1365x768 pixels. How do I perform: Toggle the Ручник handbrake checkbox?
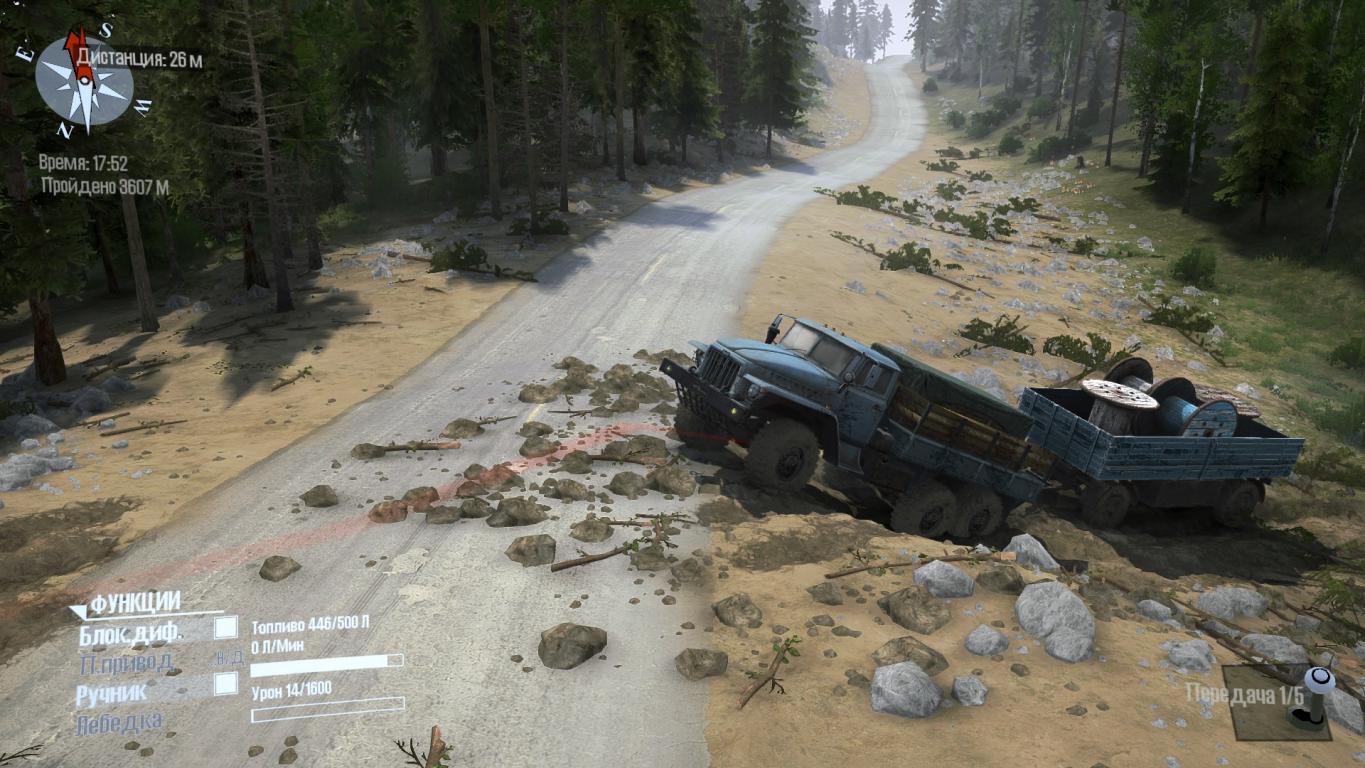pyautogui.click(x=227, y=684)
